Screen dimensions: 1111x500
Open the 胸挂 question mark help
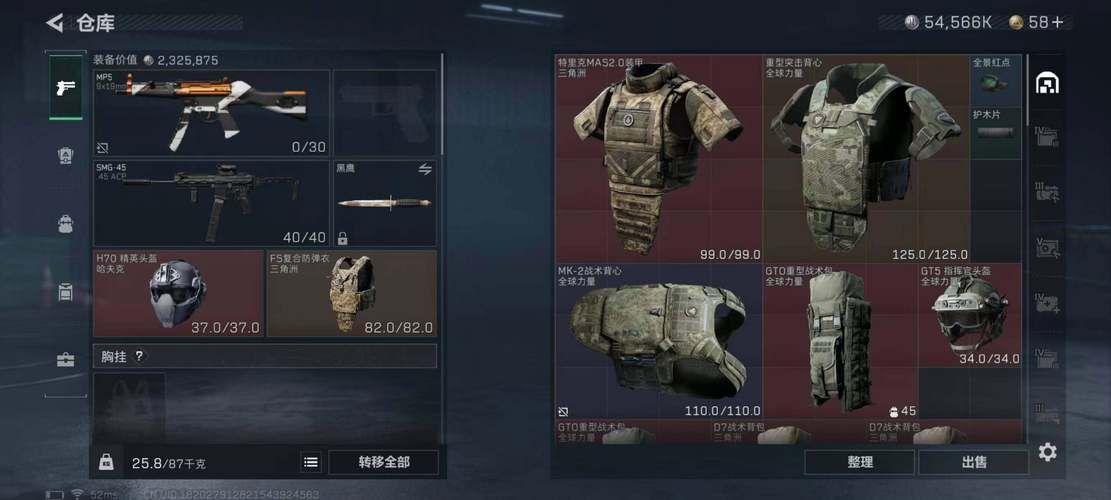pos(139,356)
